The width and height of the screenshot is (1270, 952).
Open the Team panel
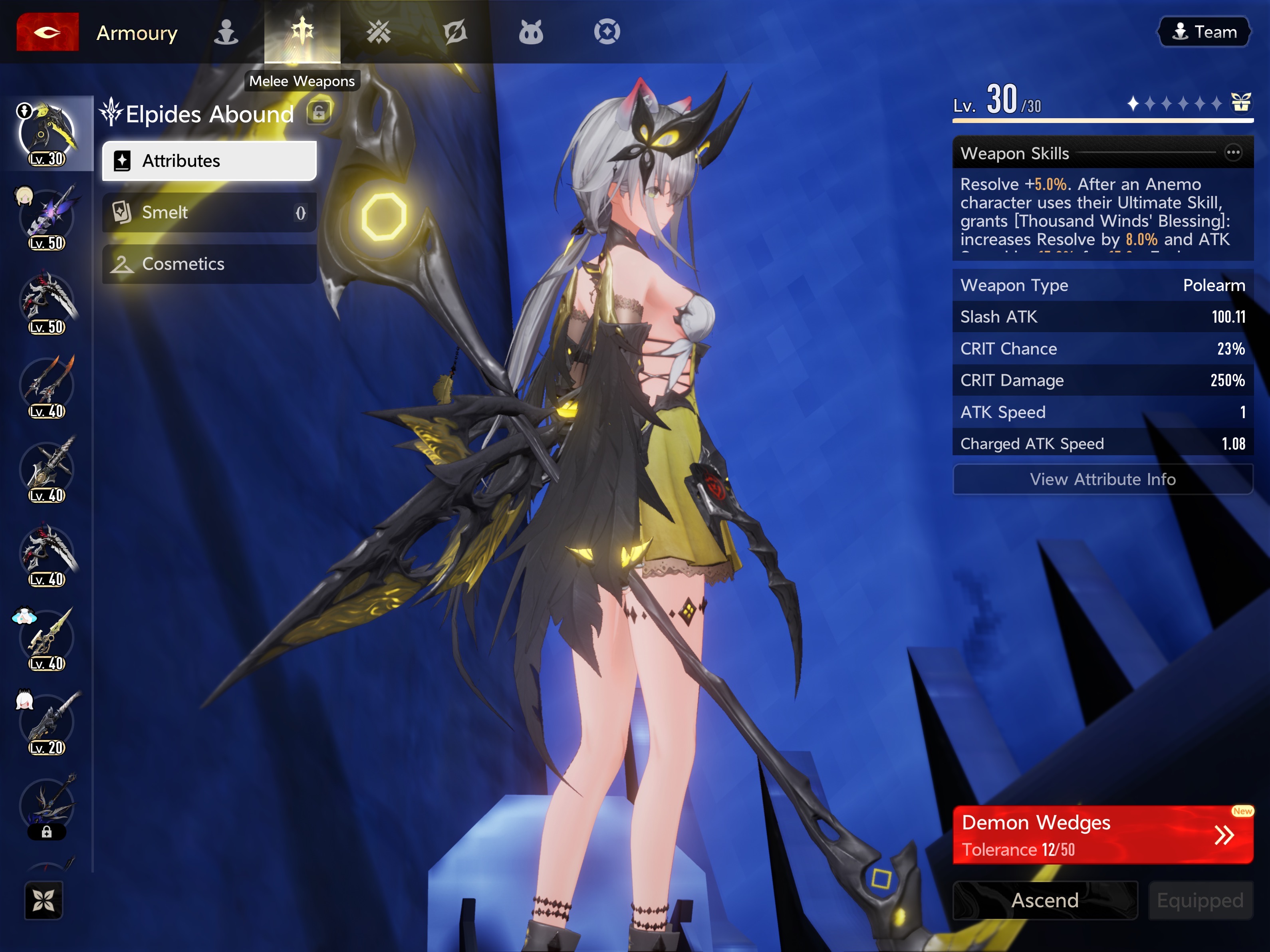[x=1204, y=32]
